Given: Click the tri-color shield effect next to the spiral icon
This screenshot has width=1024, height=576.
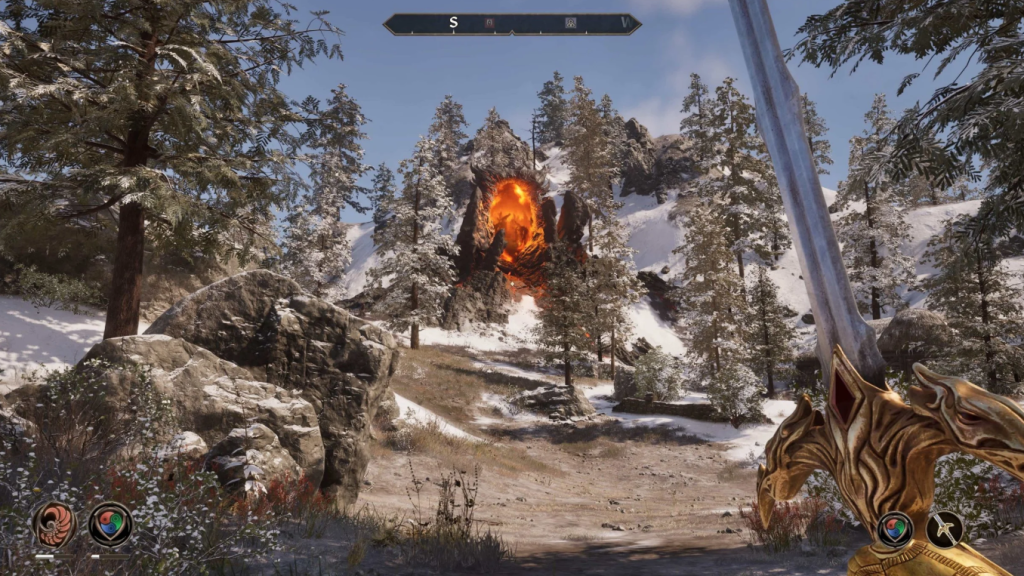Looking at the screenshot, I should [x=110, y=524].
